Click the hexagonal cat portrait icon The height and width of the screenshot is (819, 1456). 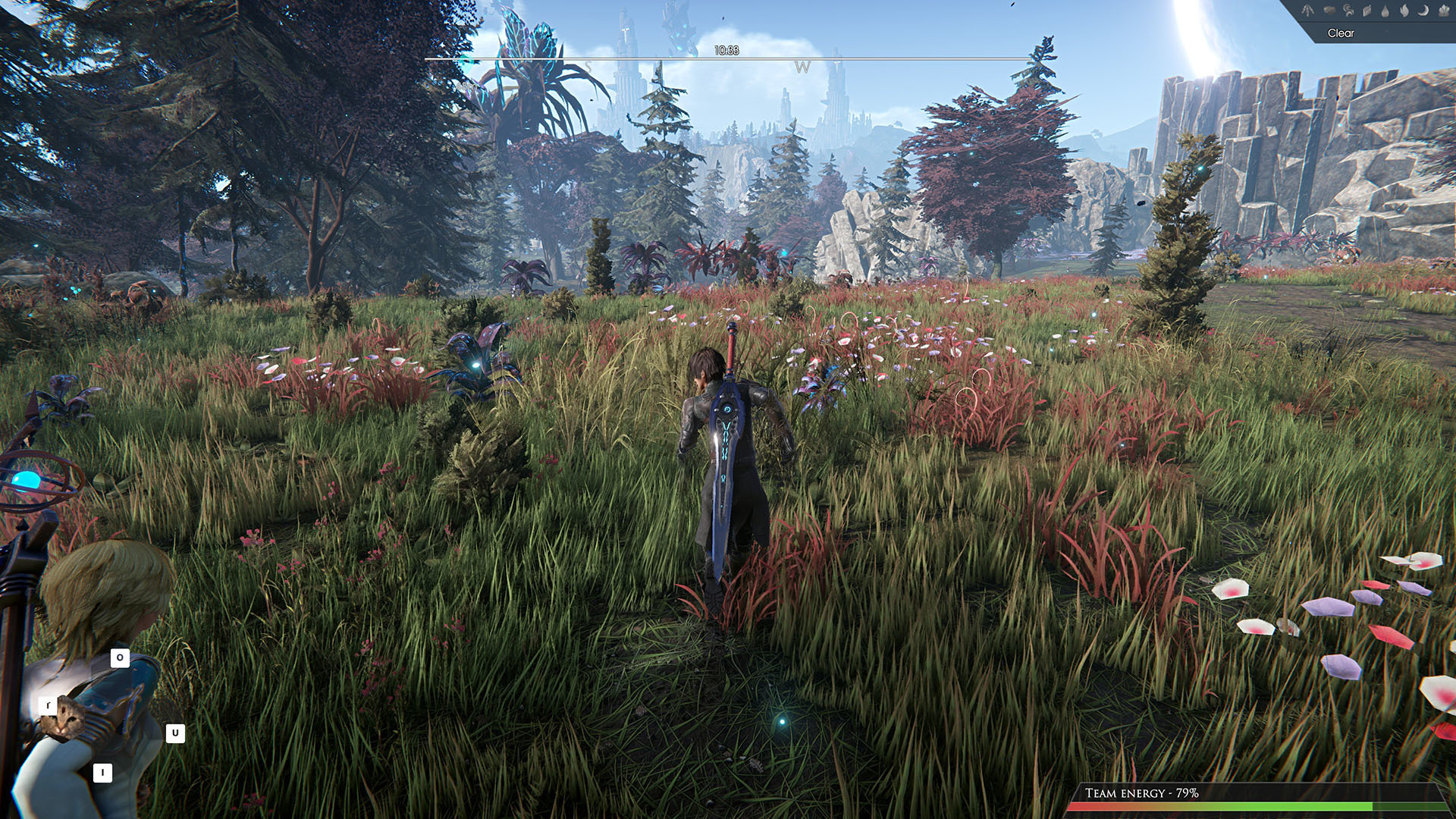pos(62,719)
